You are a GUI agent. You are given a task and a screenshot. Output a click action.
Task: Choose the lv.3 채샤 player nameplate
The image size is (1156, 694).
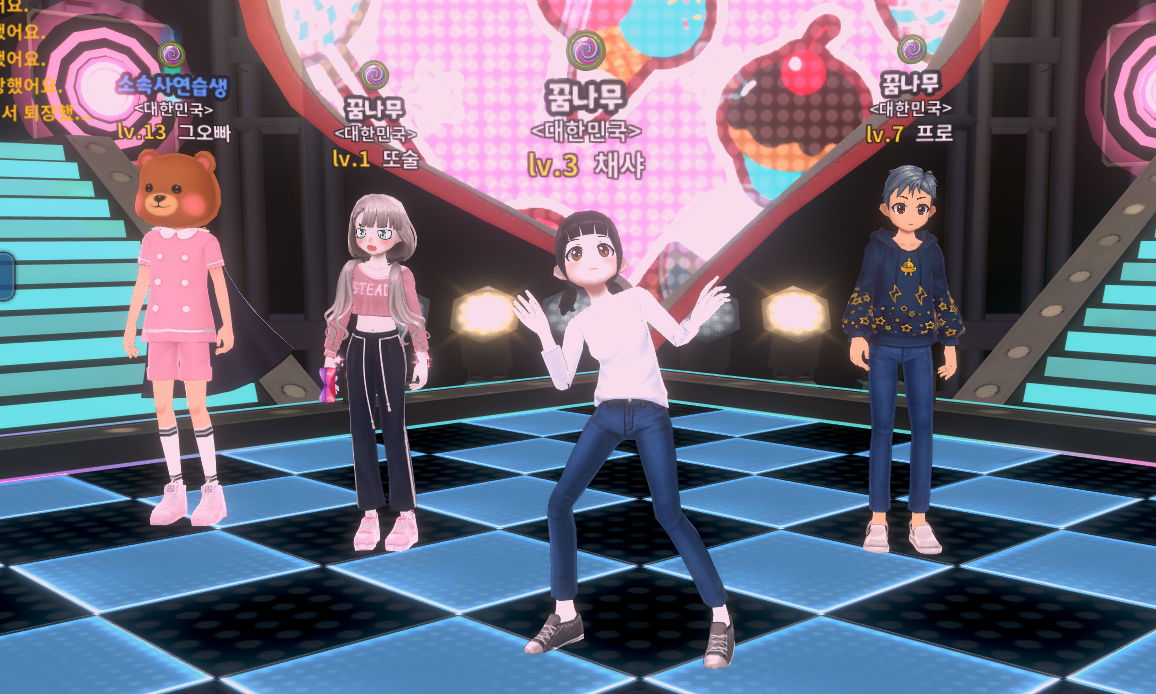tap(586, 165)
